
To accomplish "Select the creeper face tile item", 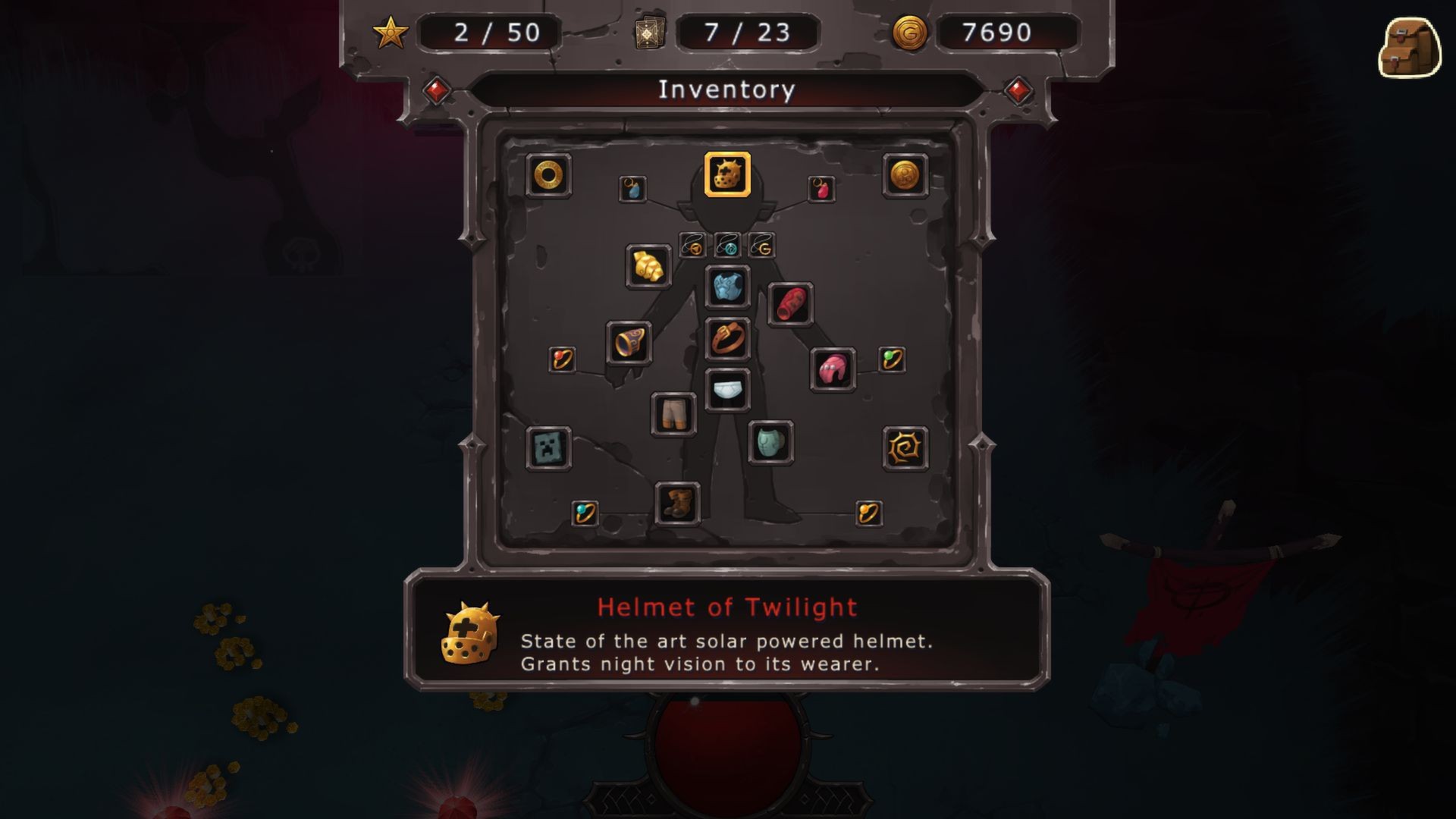I will pos(548,448).
